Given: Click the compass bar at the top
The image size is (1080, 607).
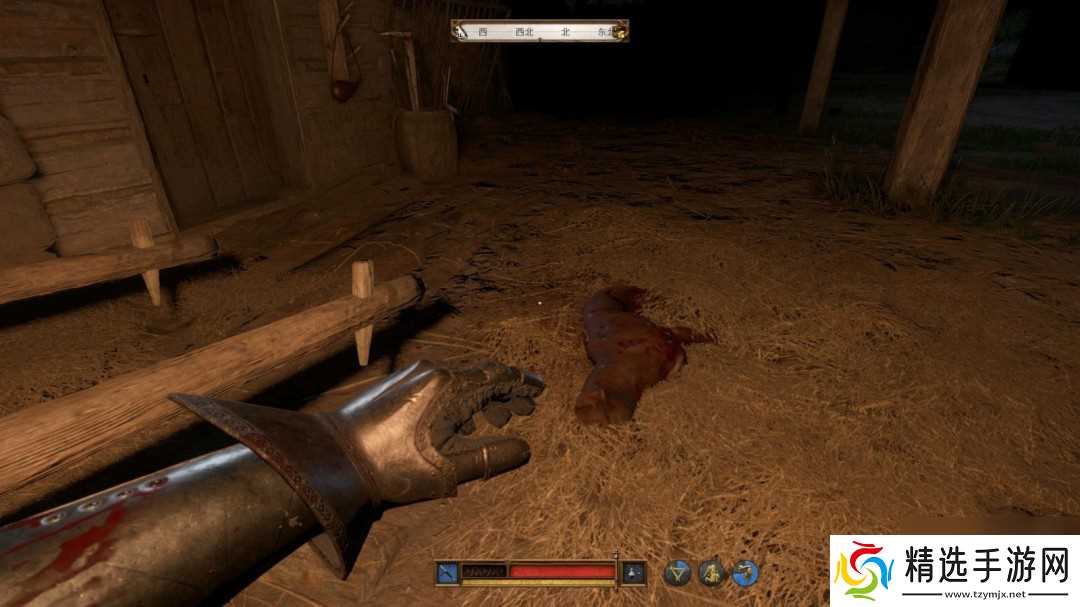Looking at the screenshot, I should click(x=540, y=31).
